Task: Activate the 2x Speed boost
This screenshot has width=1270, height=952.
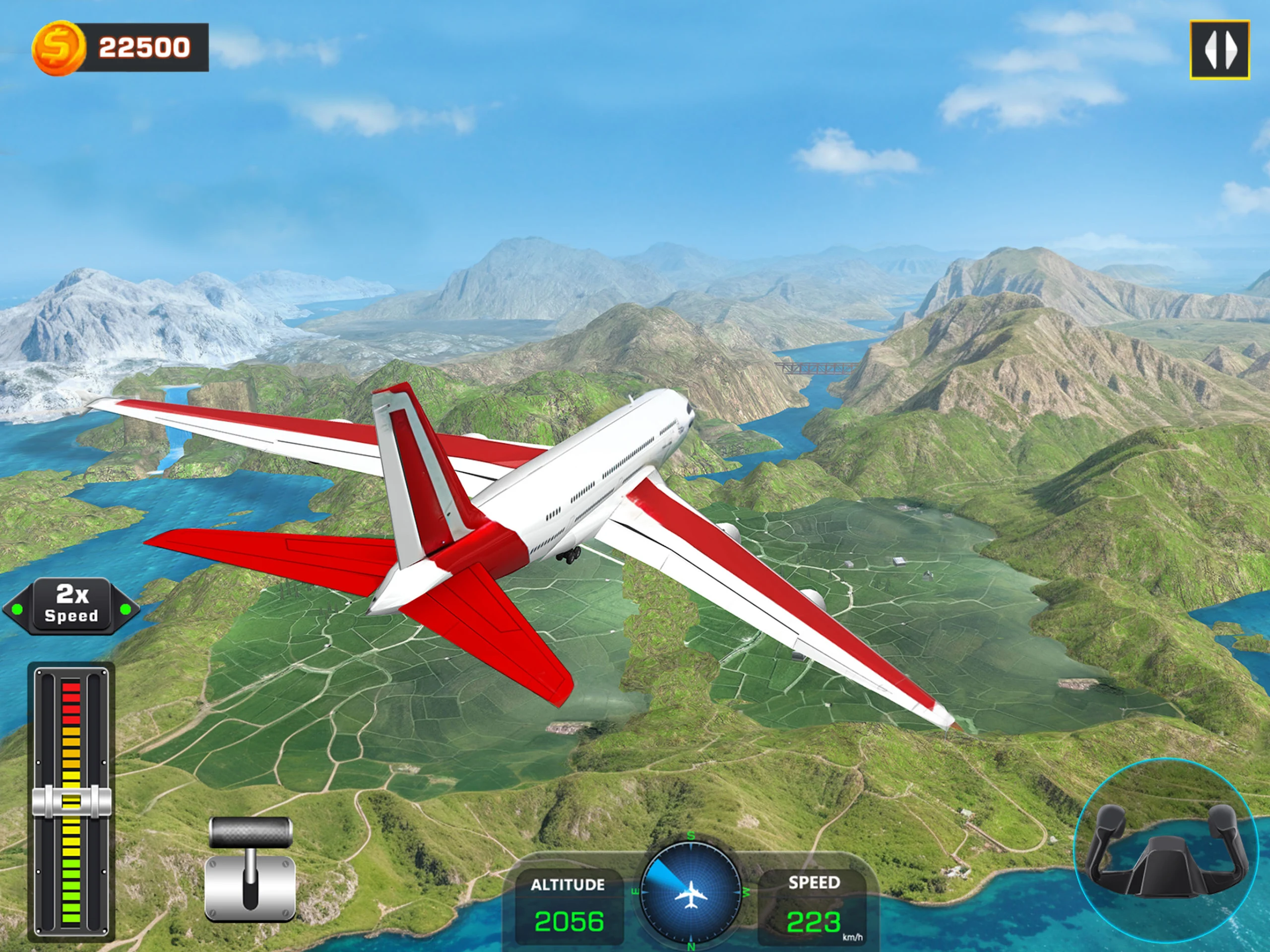Action: click(x=71, y=607)
